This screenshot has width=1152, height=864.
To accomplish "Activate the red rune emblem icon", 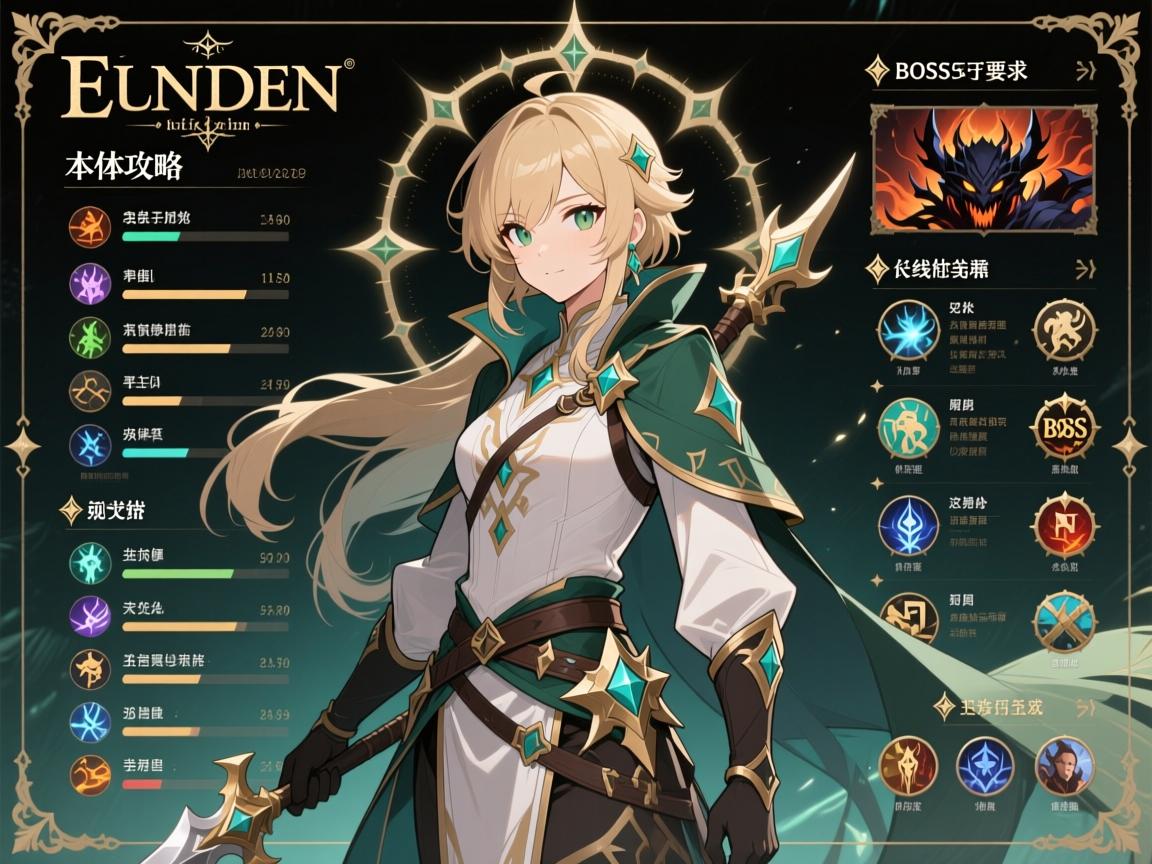I will [1064, 524].
